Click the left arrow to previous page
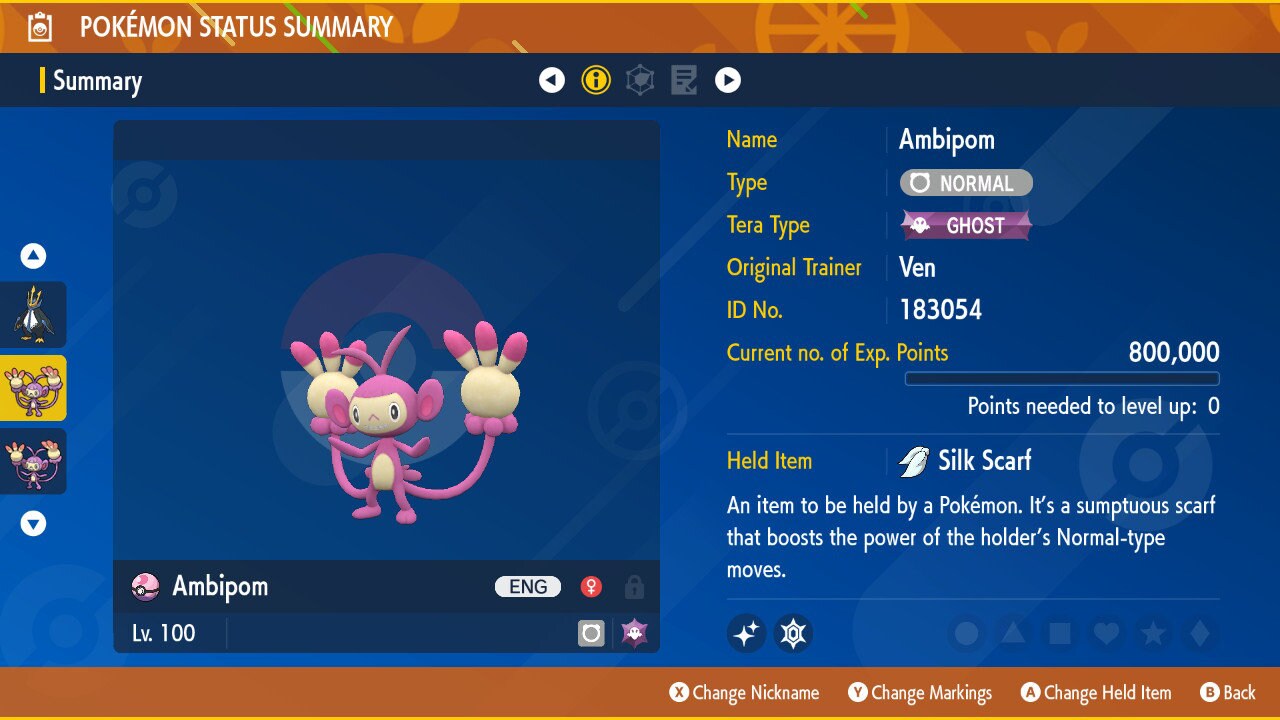The width and height of the screenshot is (1280, 720). 552,80
